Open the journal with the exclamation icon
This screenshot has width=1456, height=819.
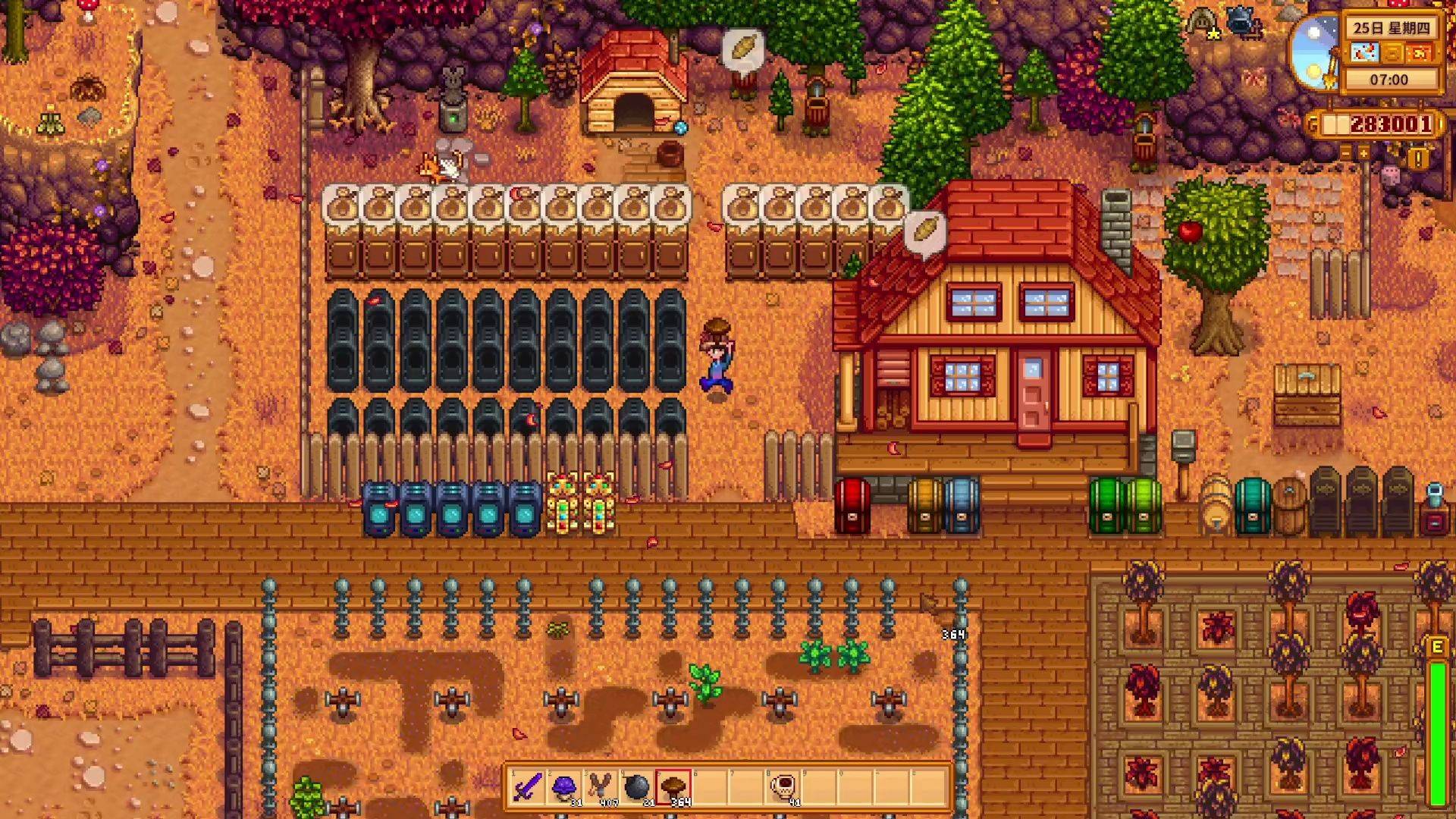[1418, 158]
